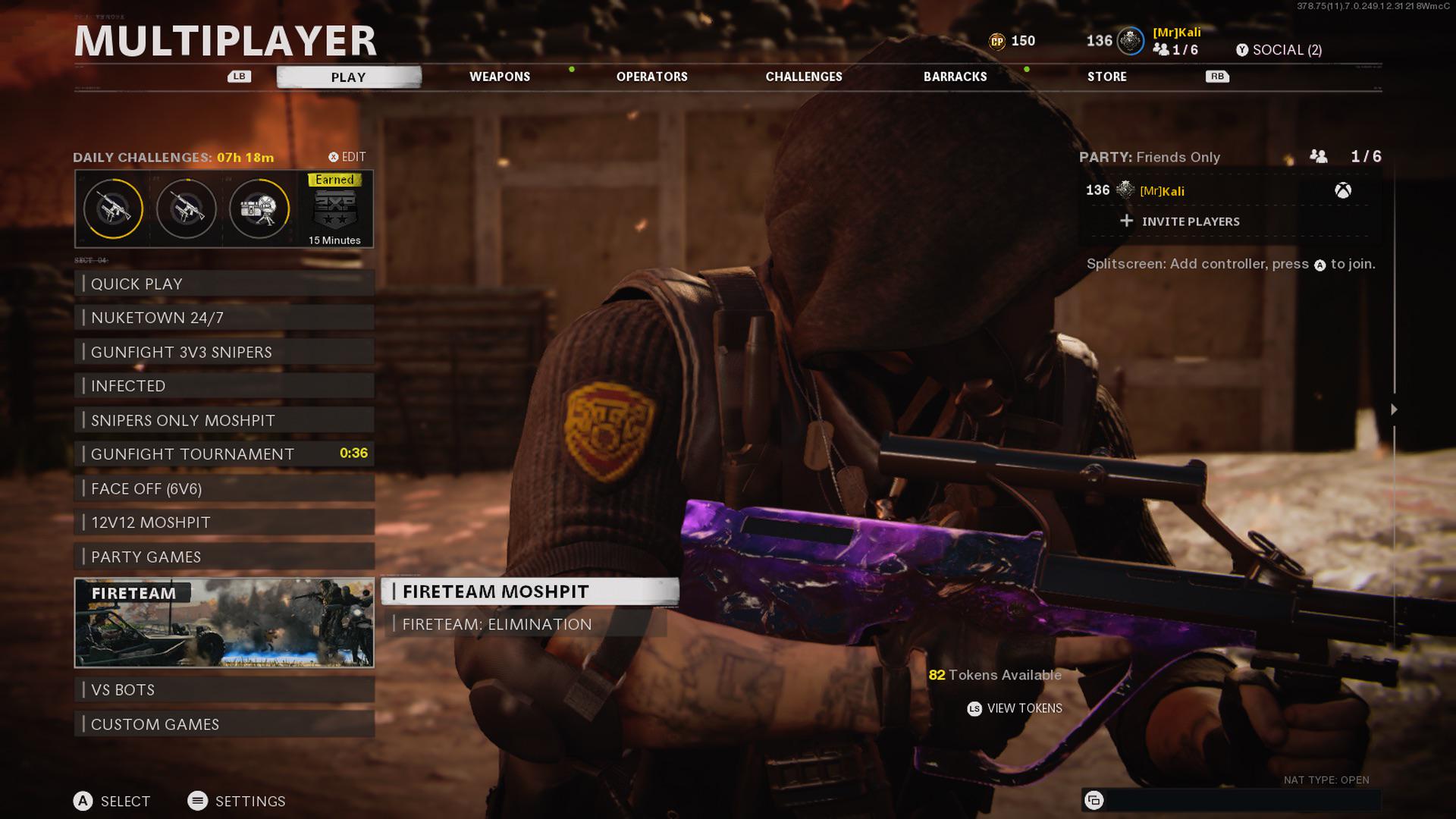Choose the Infected playlist
Screen dimensions: 1456x819
point(224,386)
